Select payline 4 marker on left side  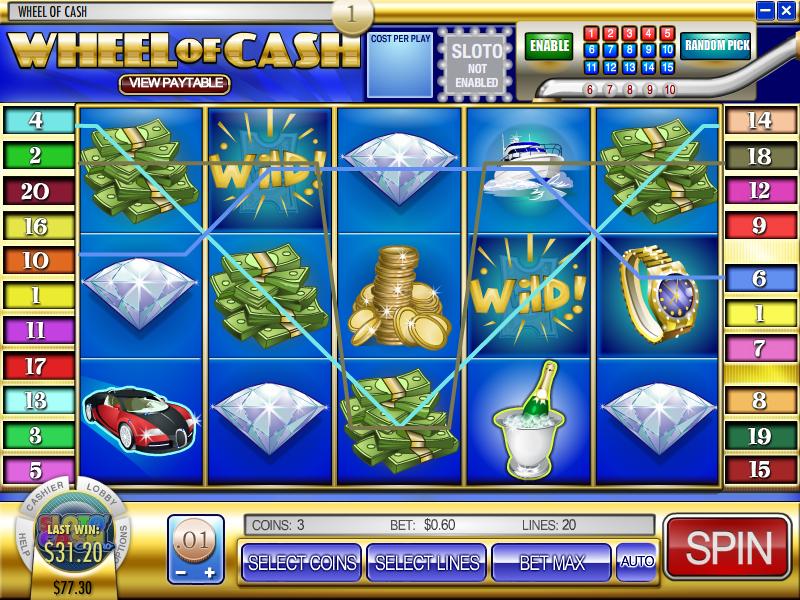[x=37, y=121]
